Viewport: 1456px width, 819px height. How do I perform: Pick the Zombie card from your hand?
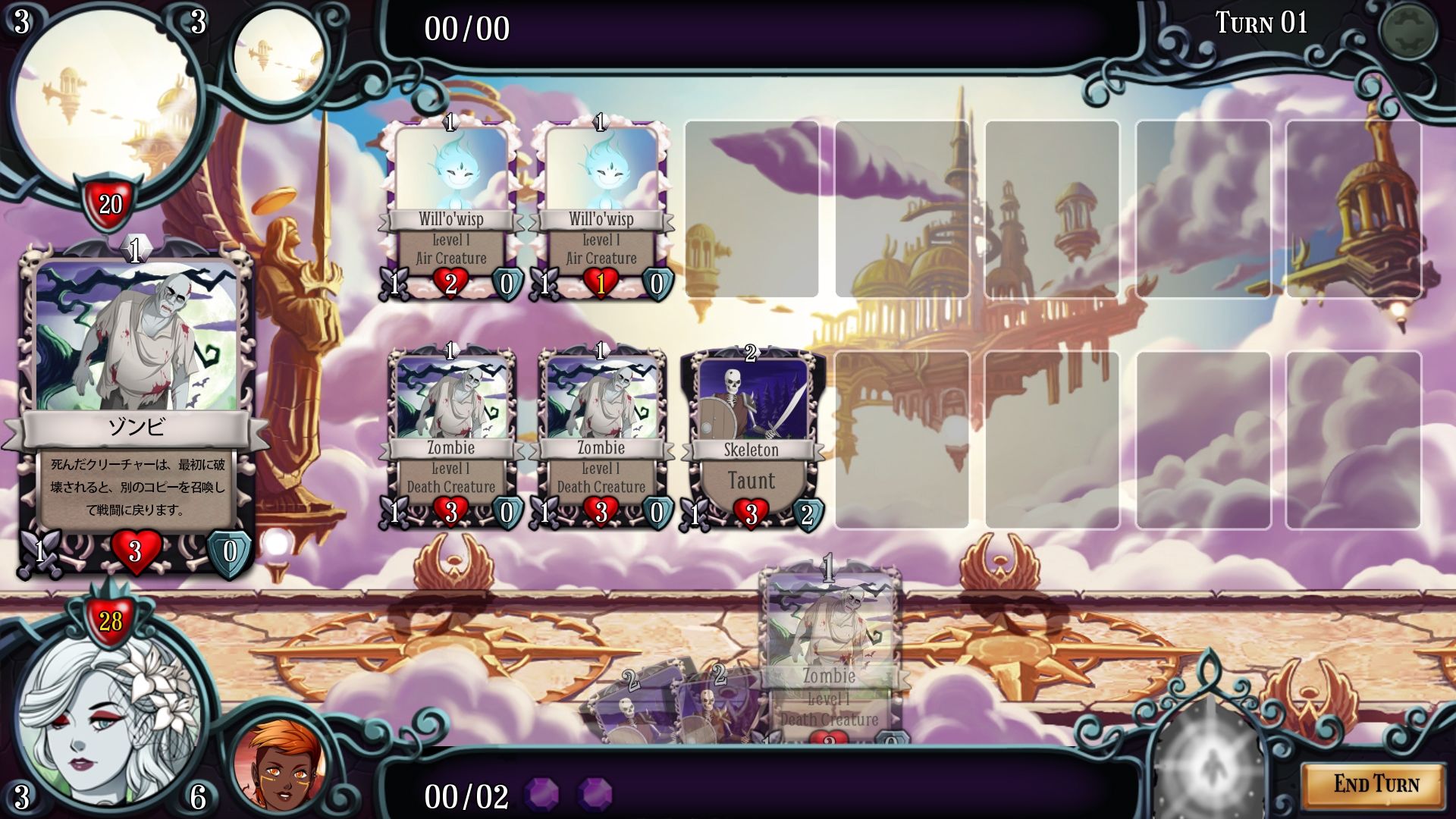pyautogui.click(x=830, y=652)
